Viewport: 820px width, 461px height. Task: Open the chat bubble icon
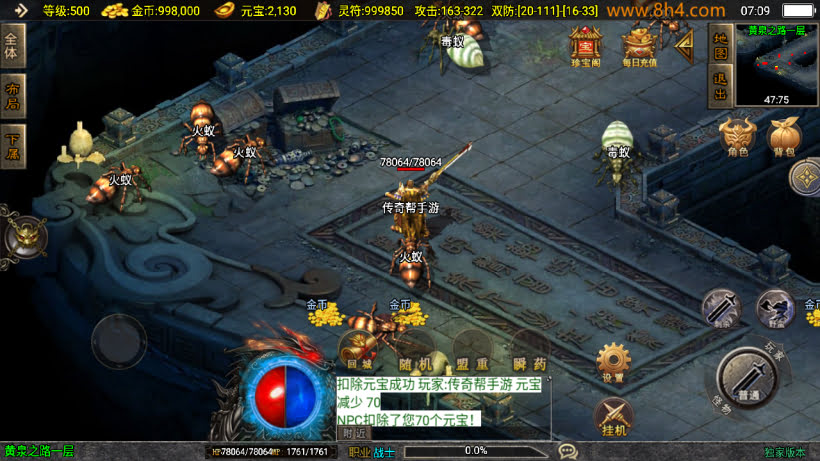568,451
